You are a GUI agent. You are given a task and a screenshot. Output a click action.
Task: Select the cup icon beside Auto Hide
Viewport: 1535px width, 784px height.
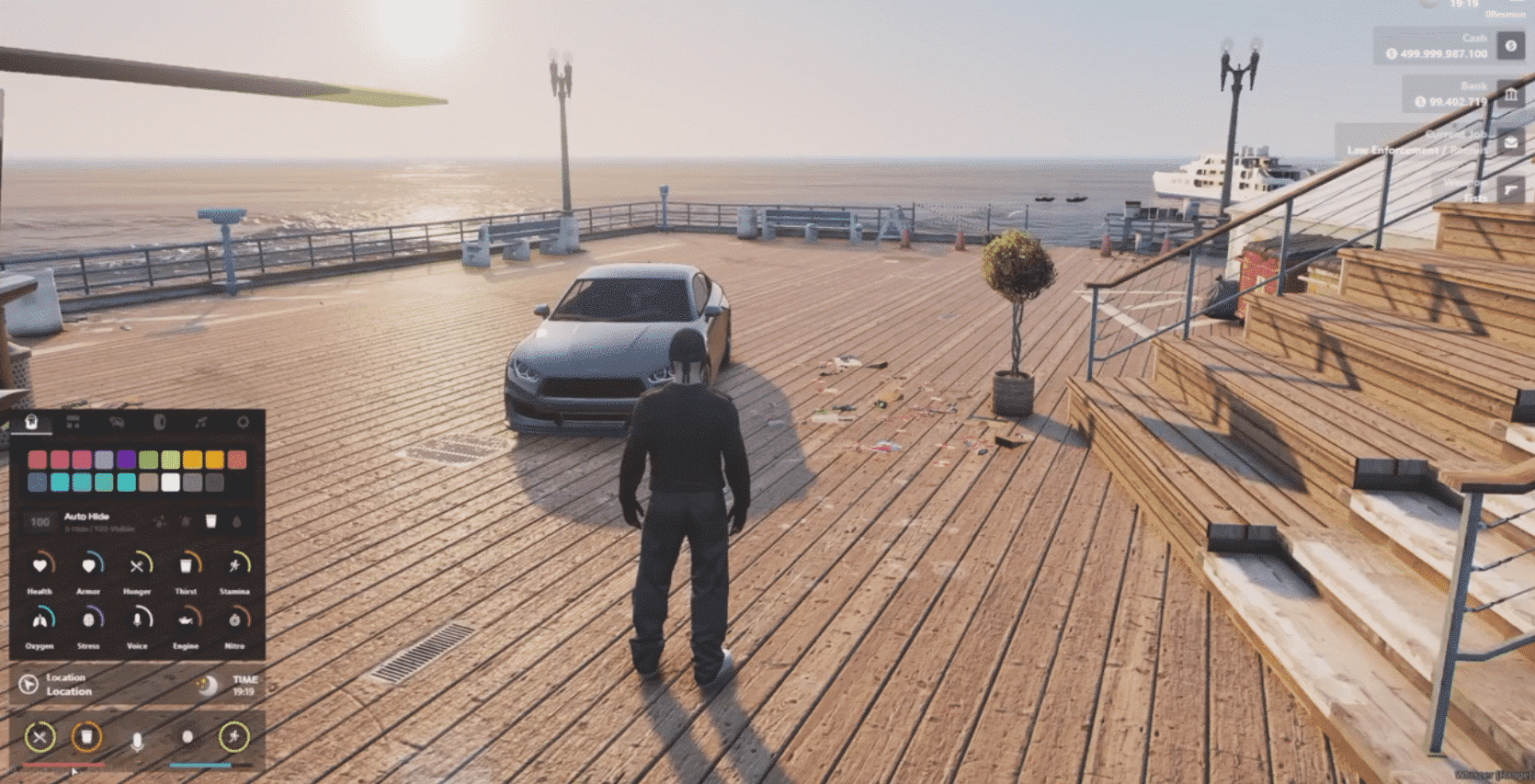point(210,521)
